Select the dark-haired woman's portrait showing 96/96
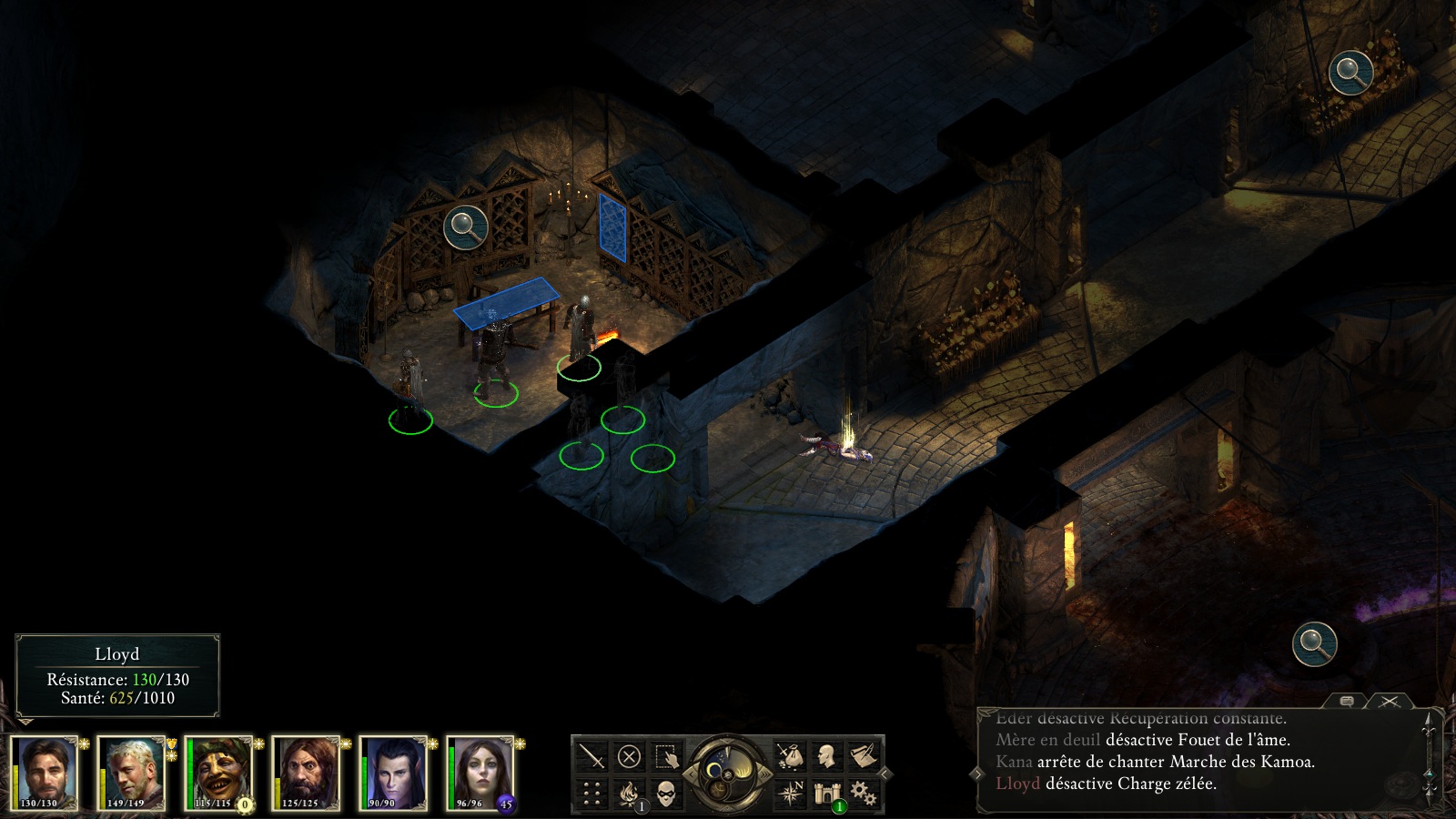The width and height of the screenshot is (1456, 819). (481, 773)
